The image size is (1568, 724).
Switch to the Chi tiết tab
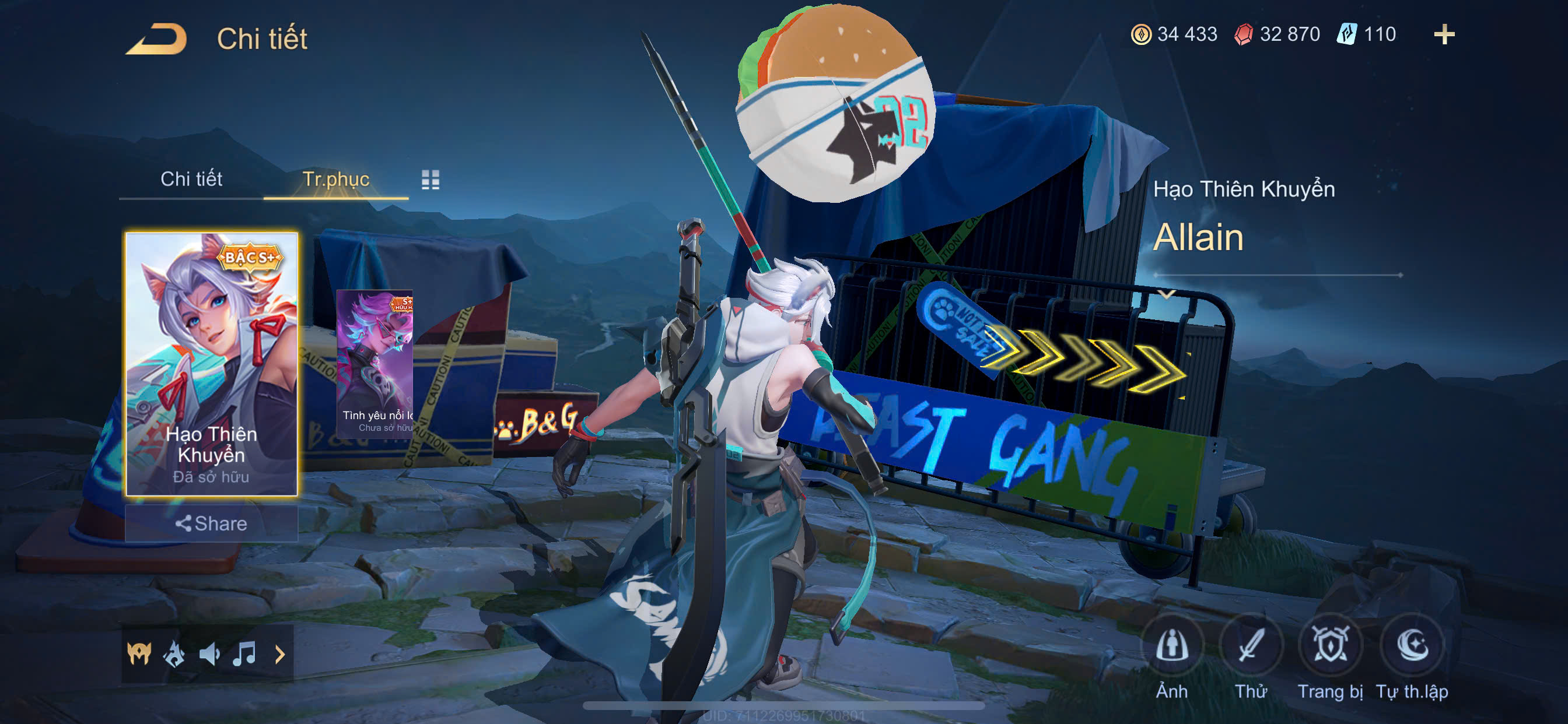[x=191, y=179]
